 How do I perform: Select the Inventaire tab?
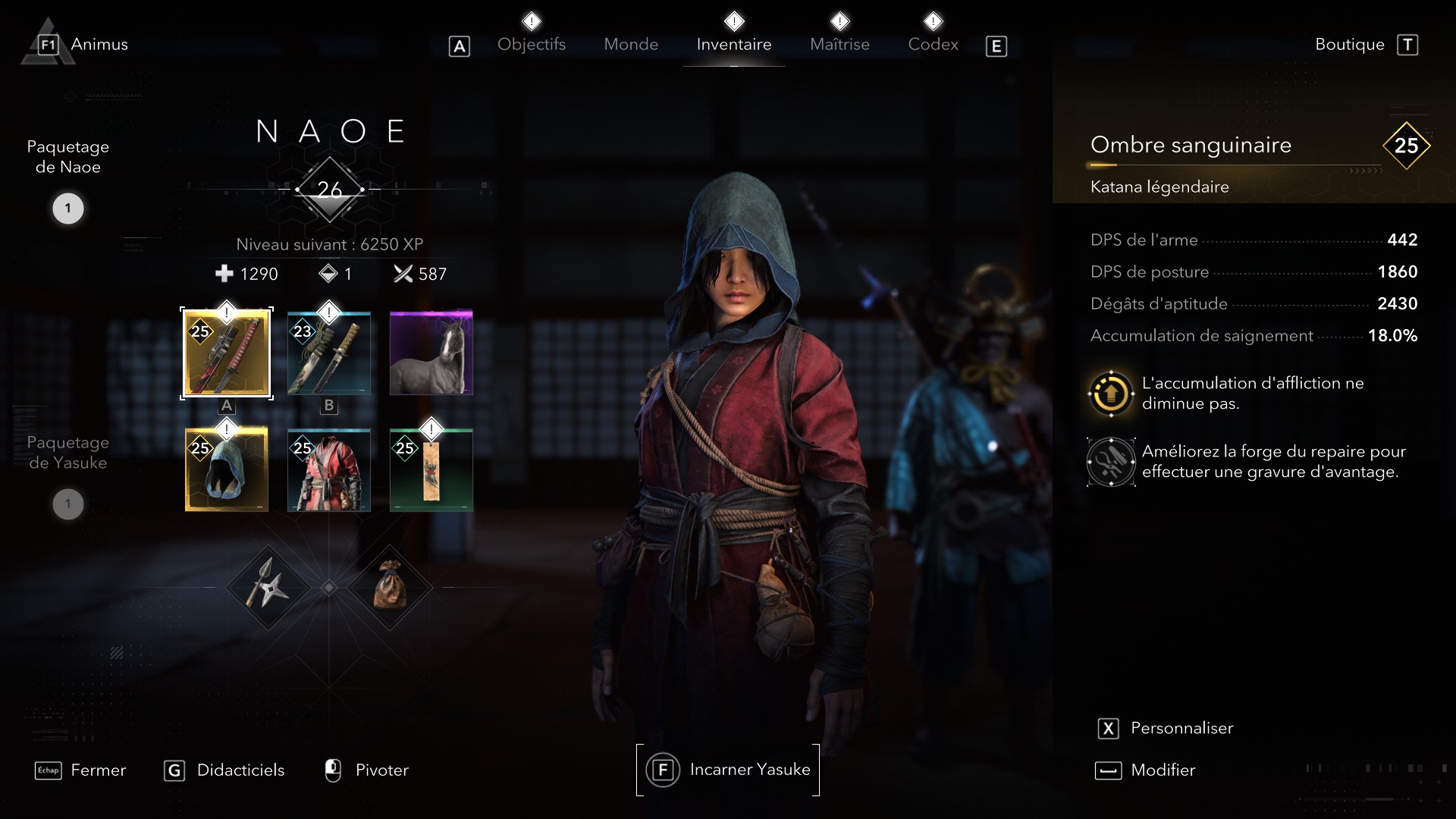733,45
